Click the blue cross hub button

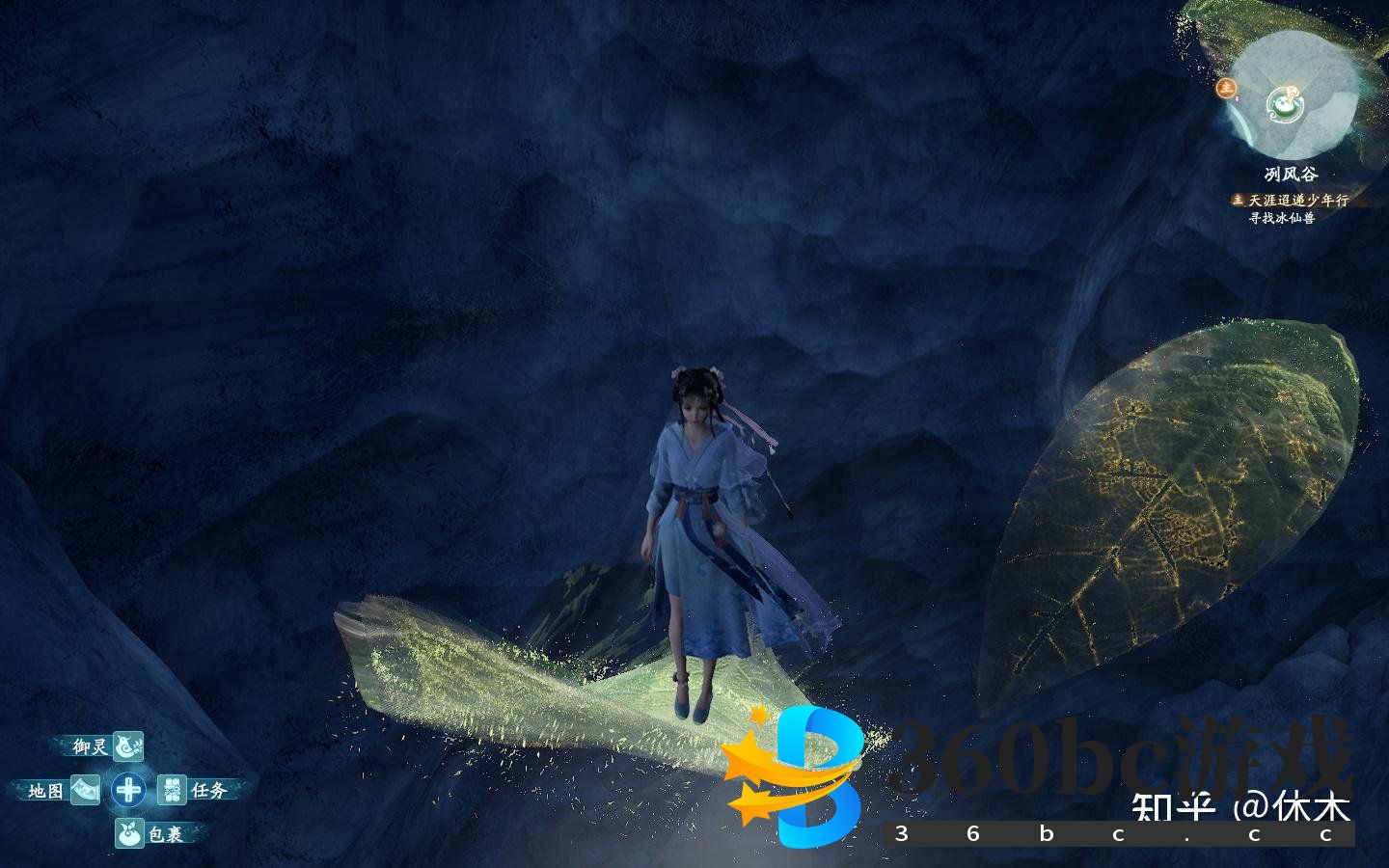[128, 790]
